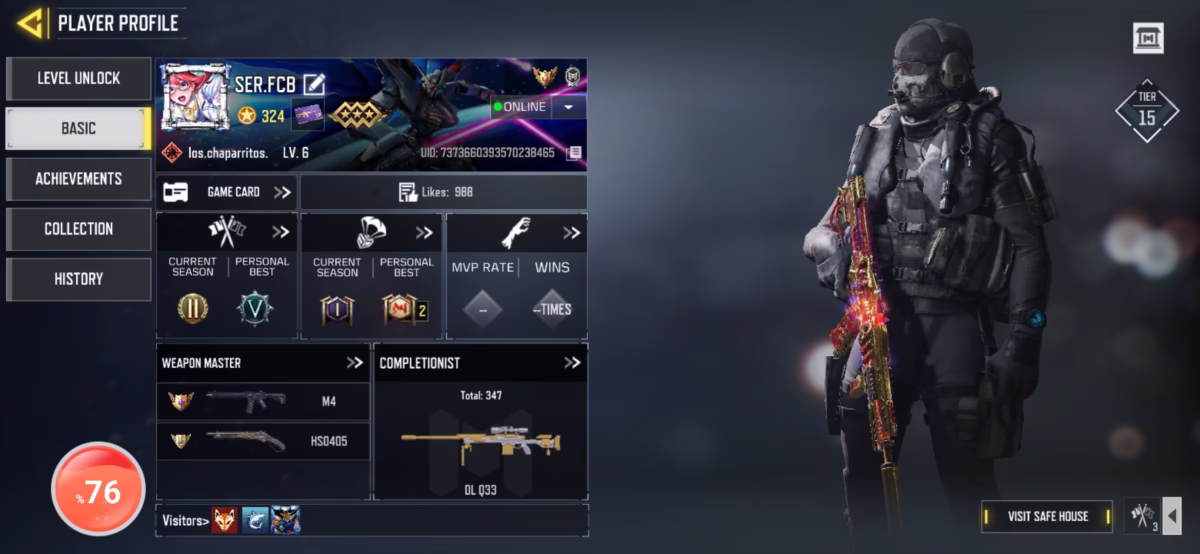Show the History tab
This screenshot has width=1200, height=554.
[x=78, y=279]
